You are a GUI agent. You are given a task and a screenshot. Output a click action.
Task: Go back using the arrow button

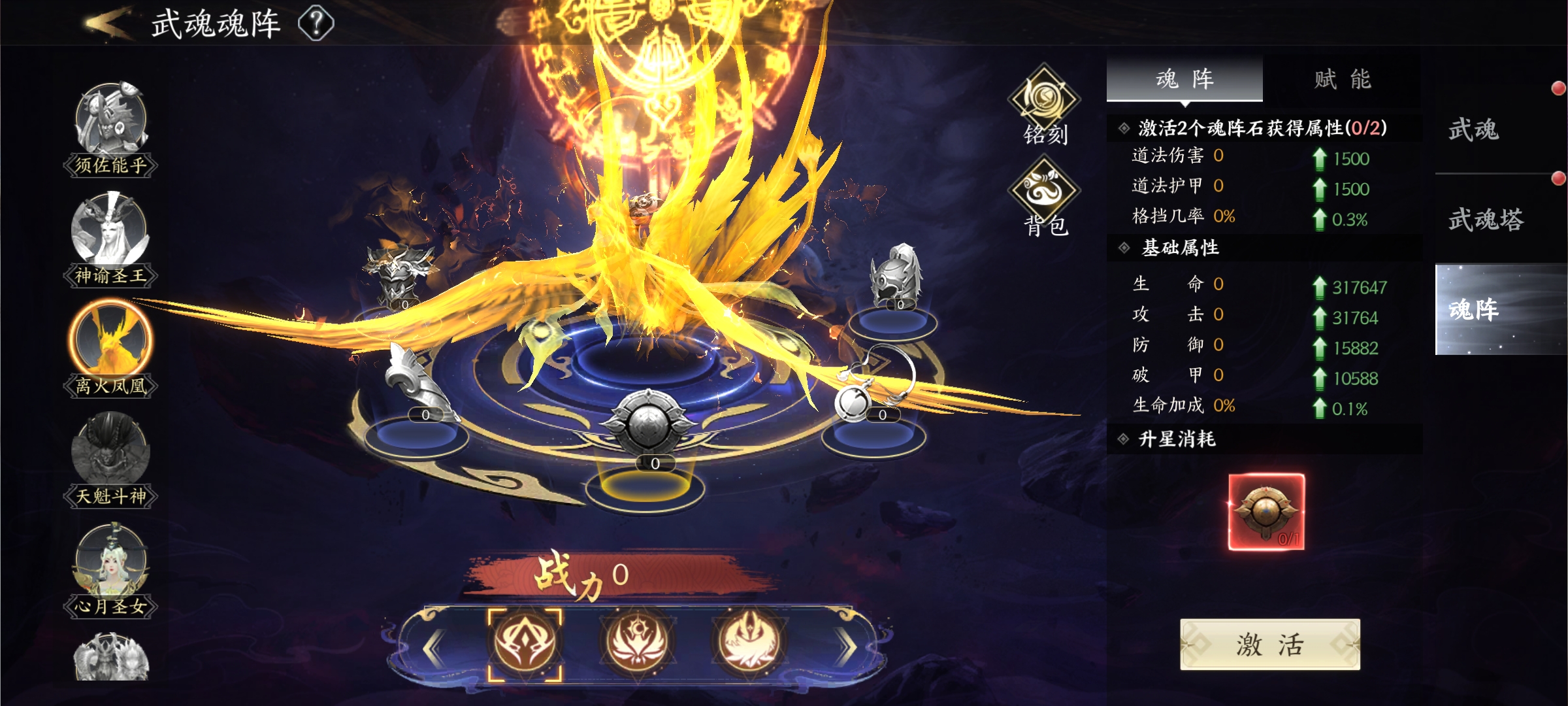(x=108, y=24)
